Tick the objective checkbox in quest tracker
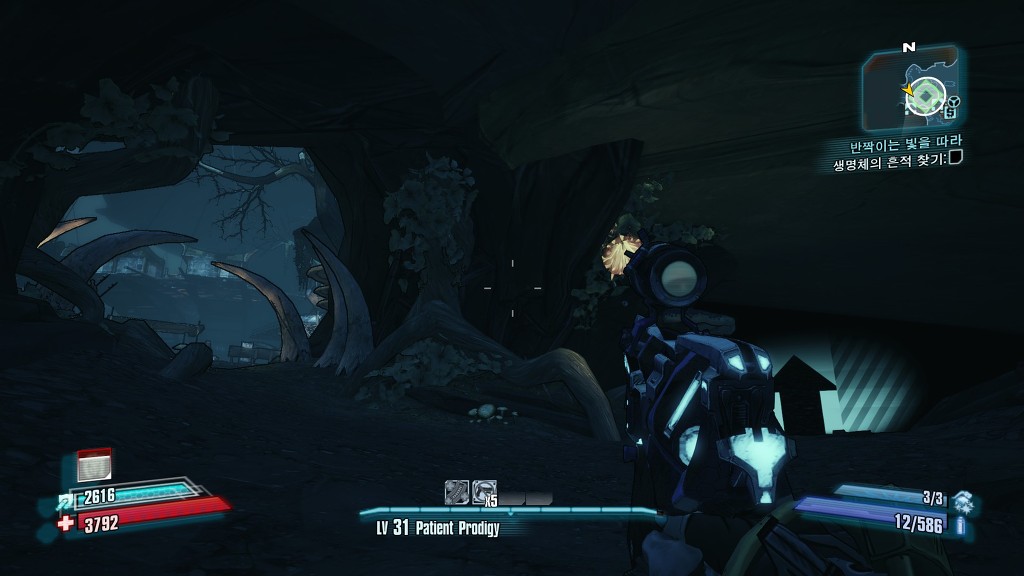This screenshot has height=576, width=1024. [956, 158]
